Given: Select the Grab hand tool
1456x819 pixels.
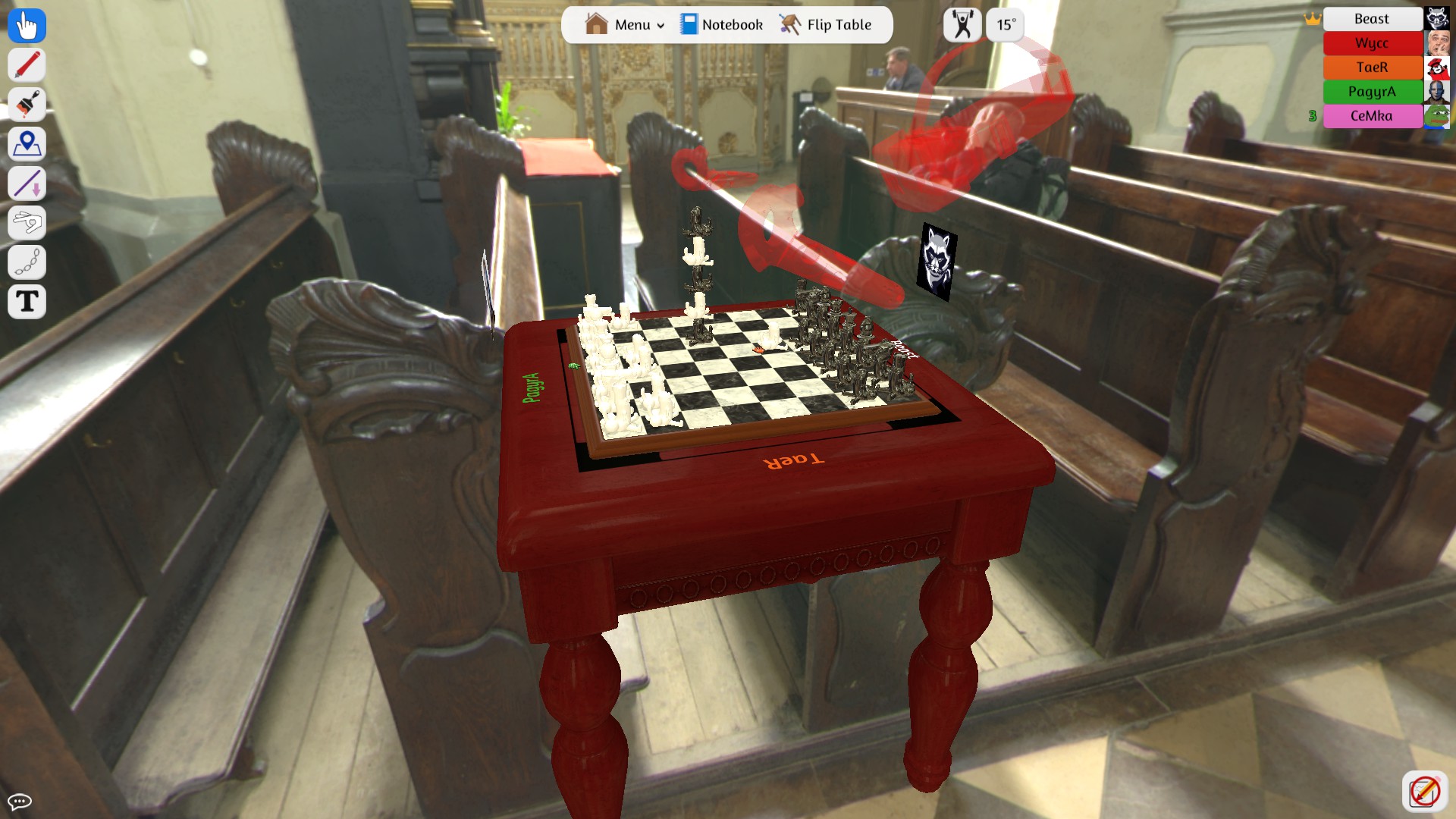Looking at the screenshot, I should pos(26,25).
